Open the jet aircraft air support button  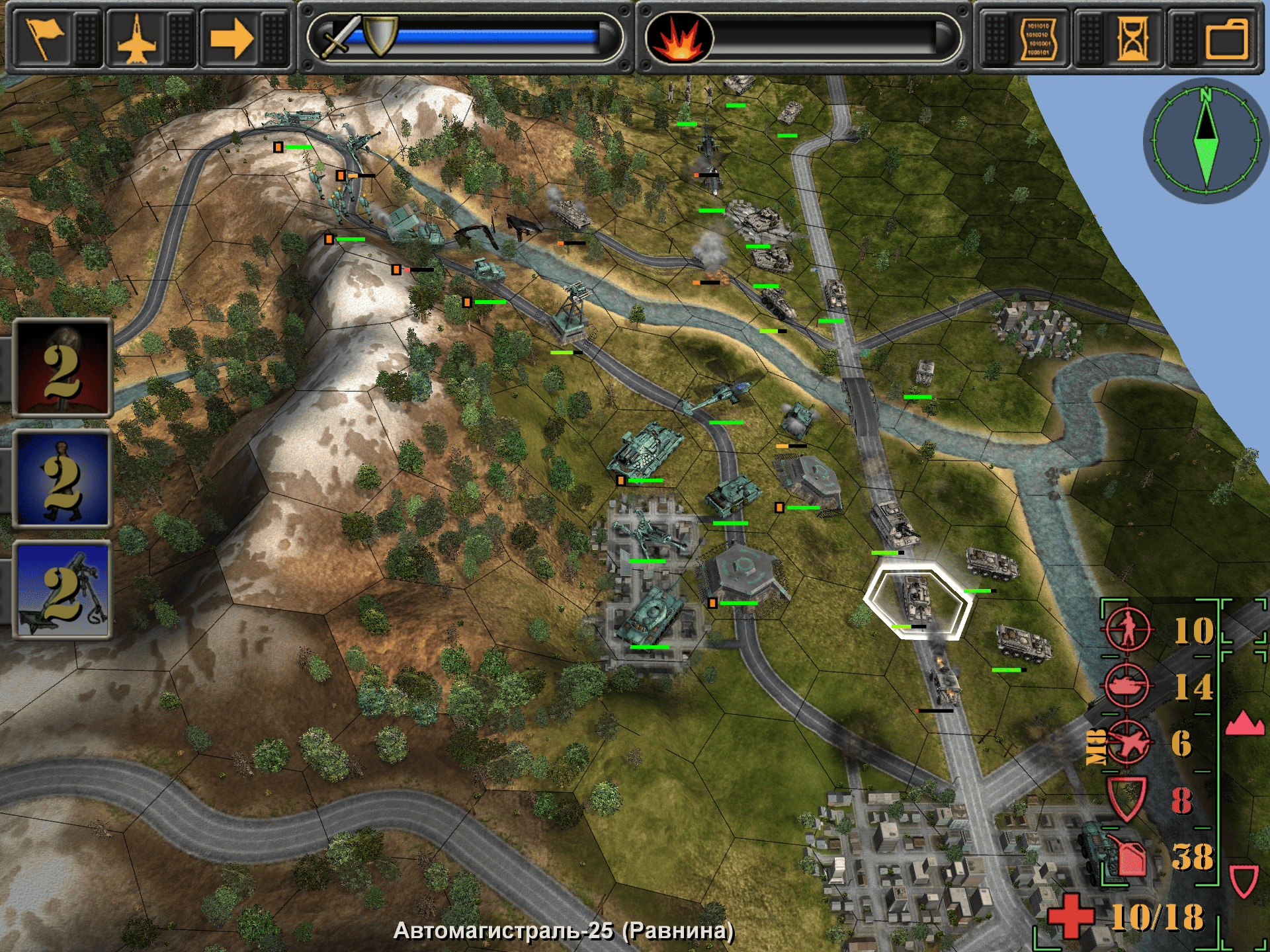(x=137, y=38)
